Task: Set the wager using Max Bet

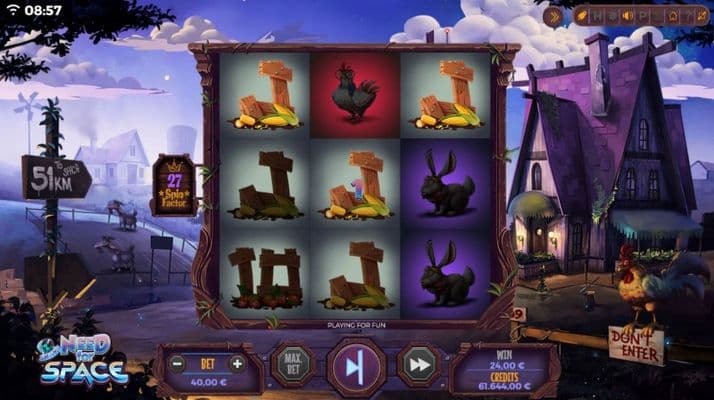Action: (x=292, y=366)
